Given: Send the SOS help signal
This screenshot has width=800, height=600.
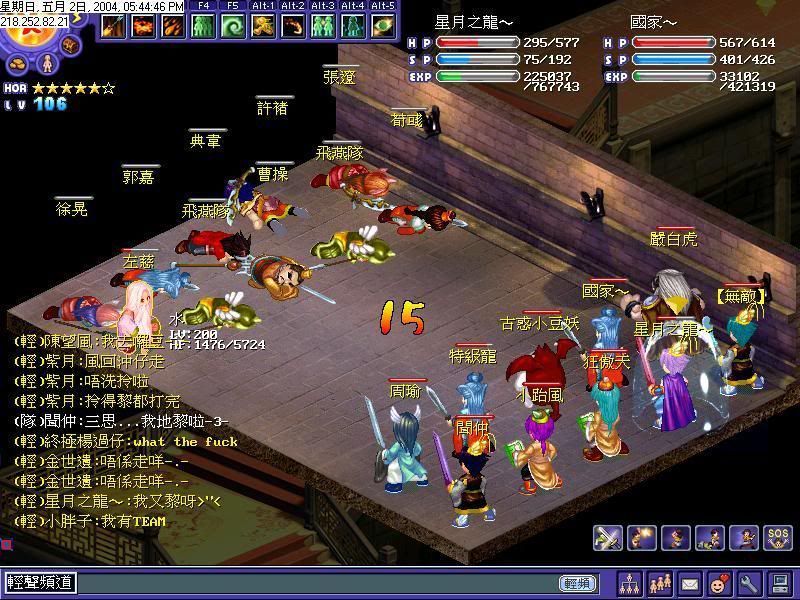Looking at the screenshot, I should [777, 537].
